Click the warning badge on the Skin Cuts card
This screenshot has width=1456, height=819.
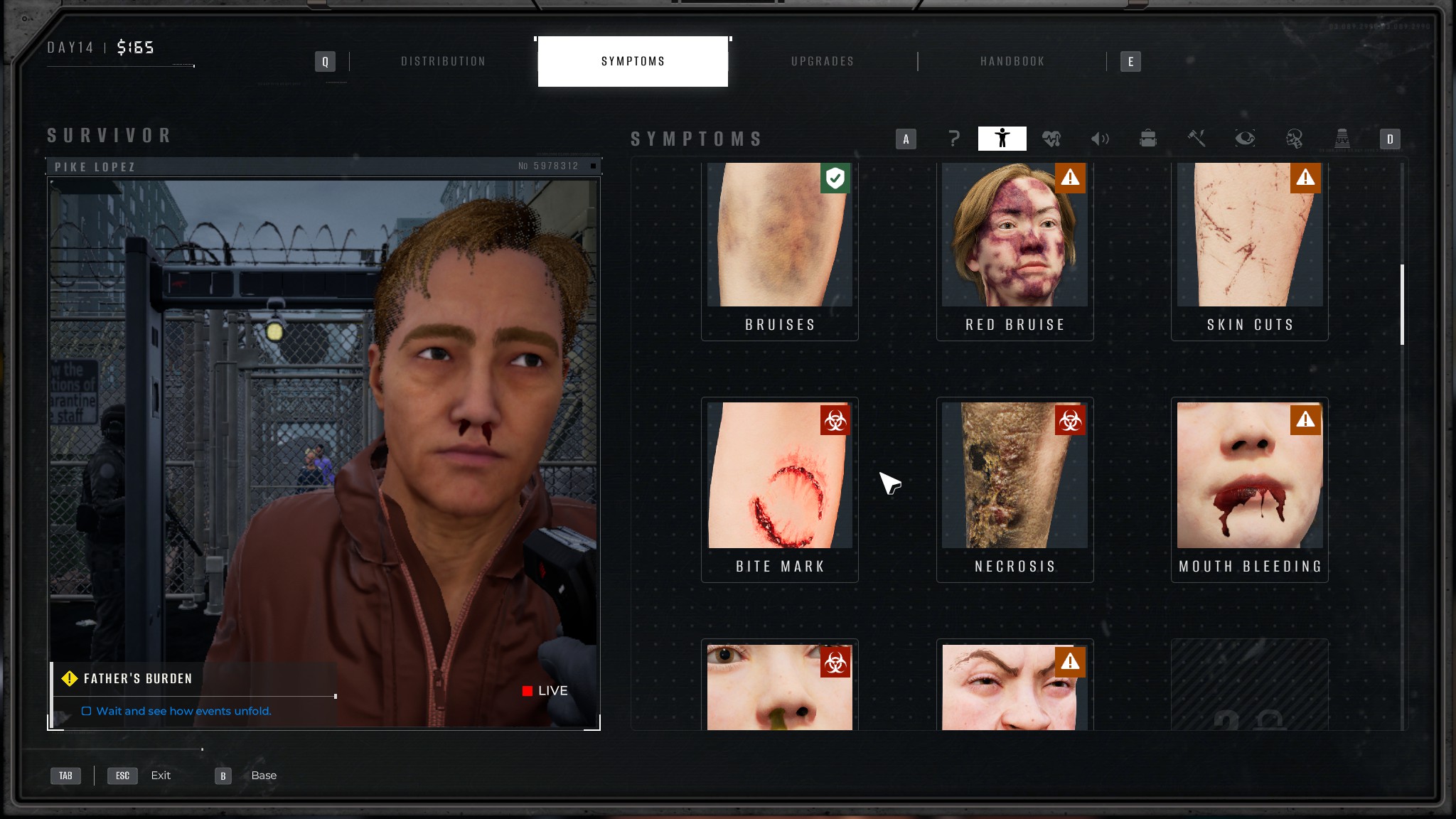[x=1305, y=179]
